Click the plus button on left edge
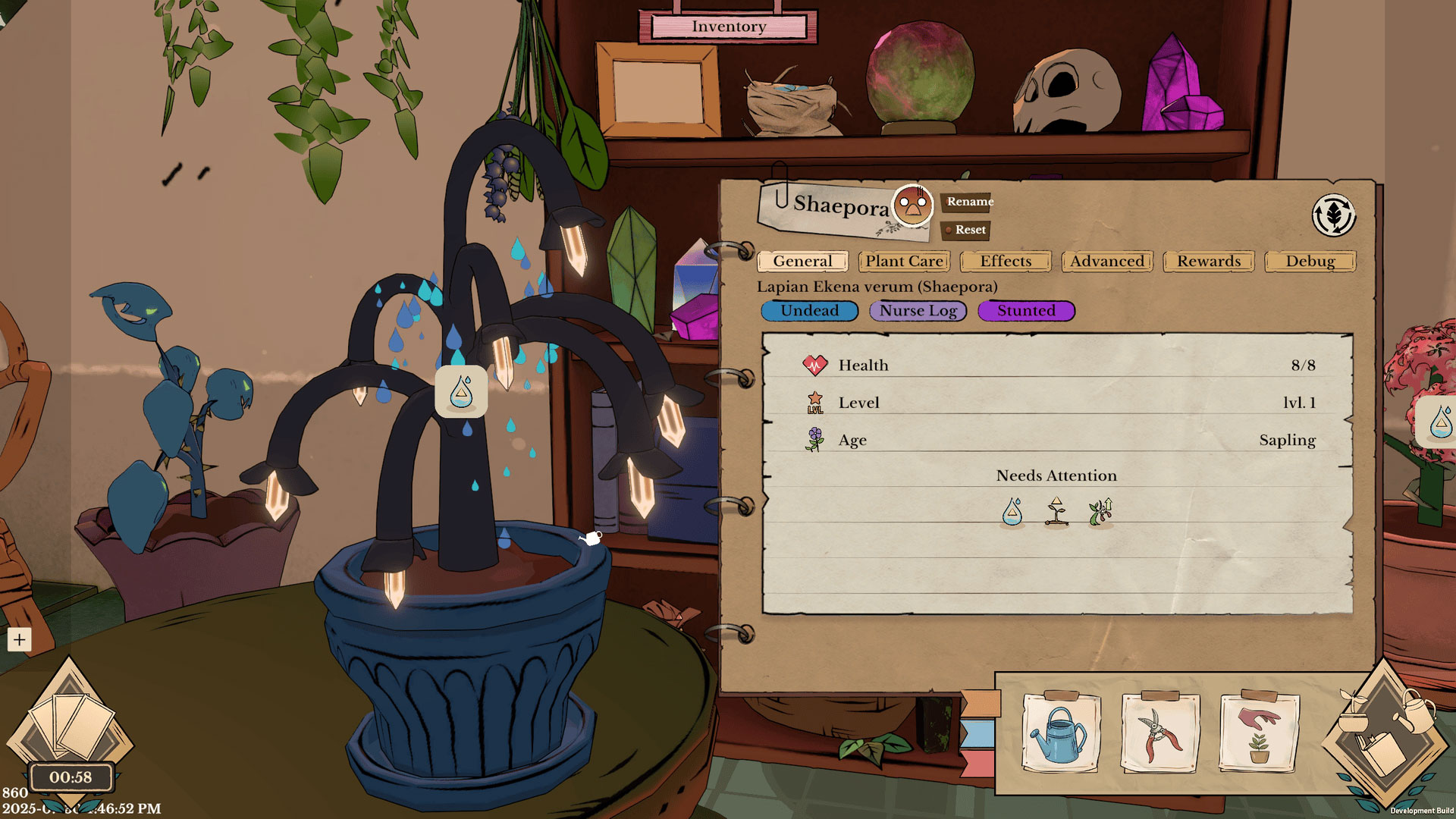 tap(19, 639)
